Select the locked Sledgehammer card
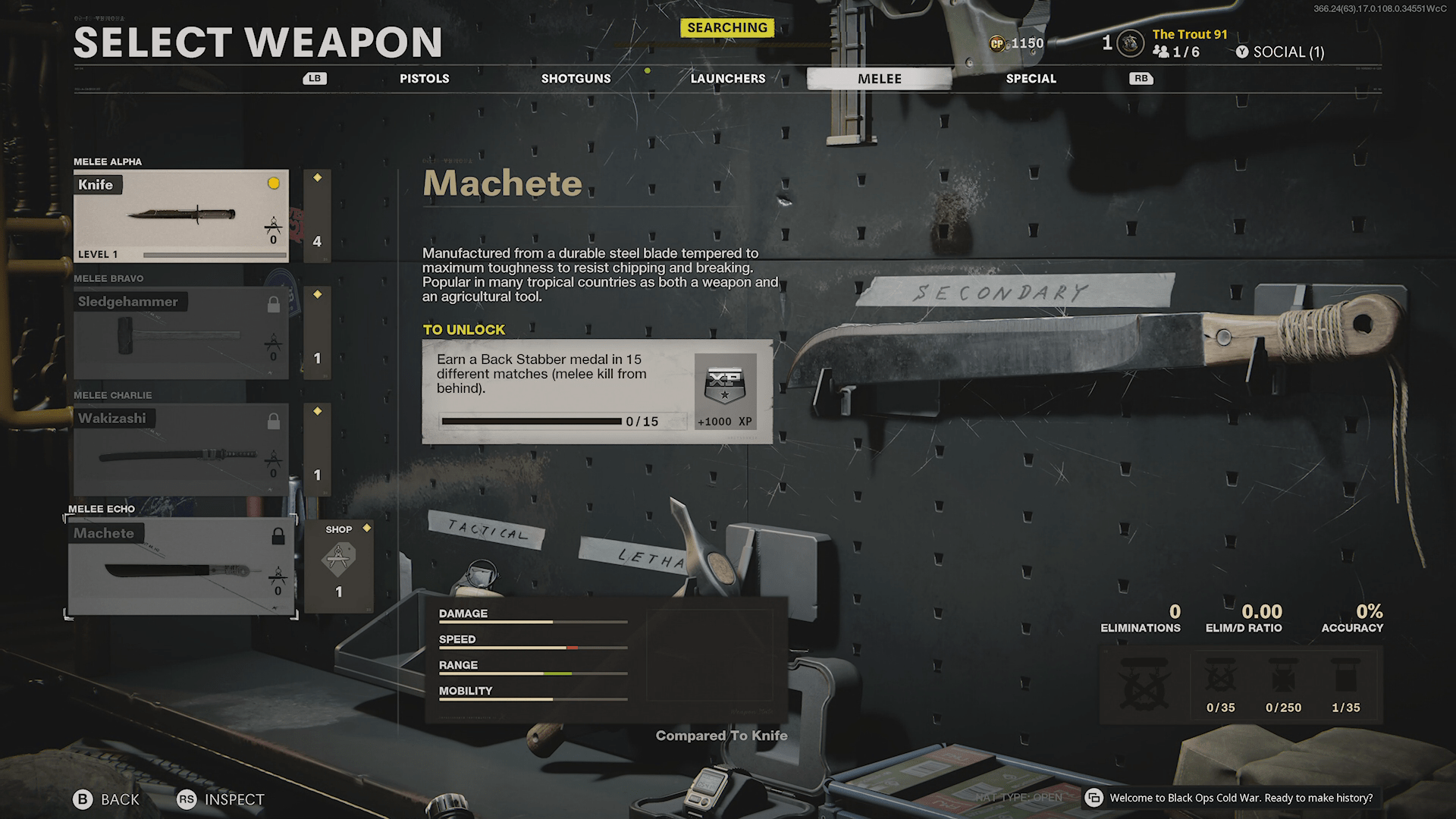1456x819 pixels. point(180,333)
